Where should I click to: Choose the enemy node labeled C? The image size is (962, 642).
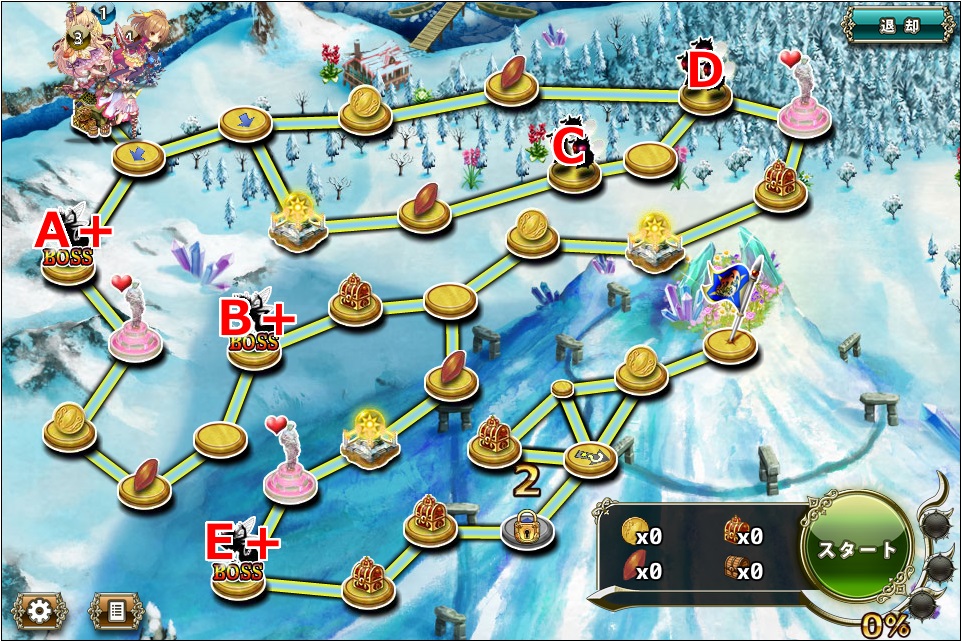click(575, 170)
